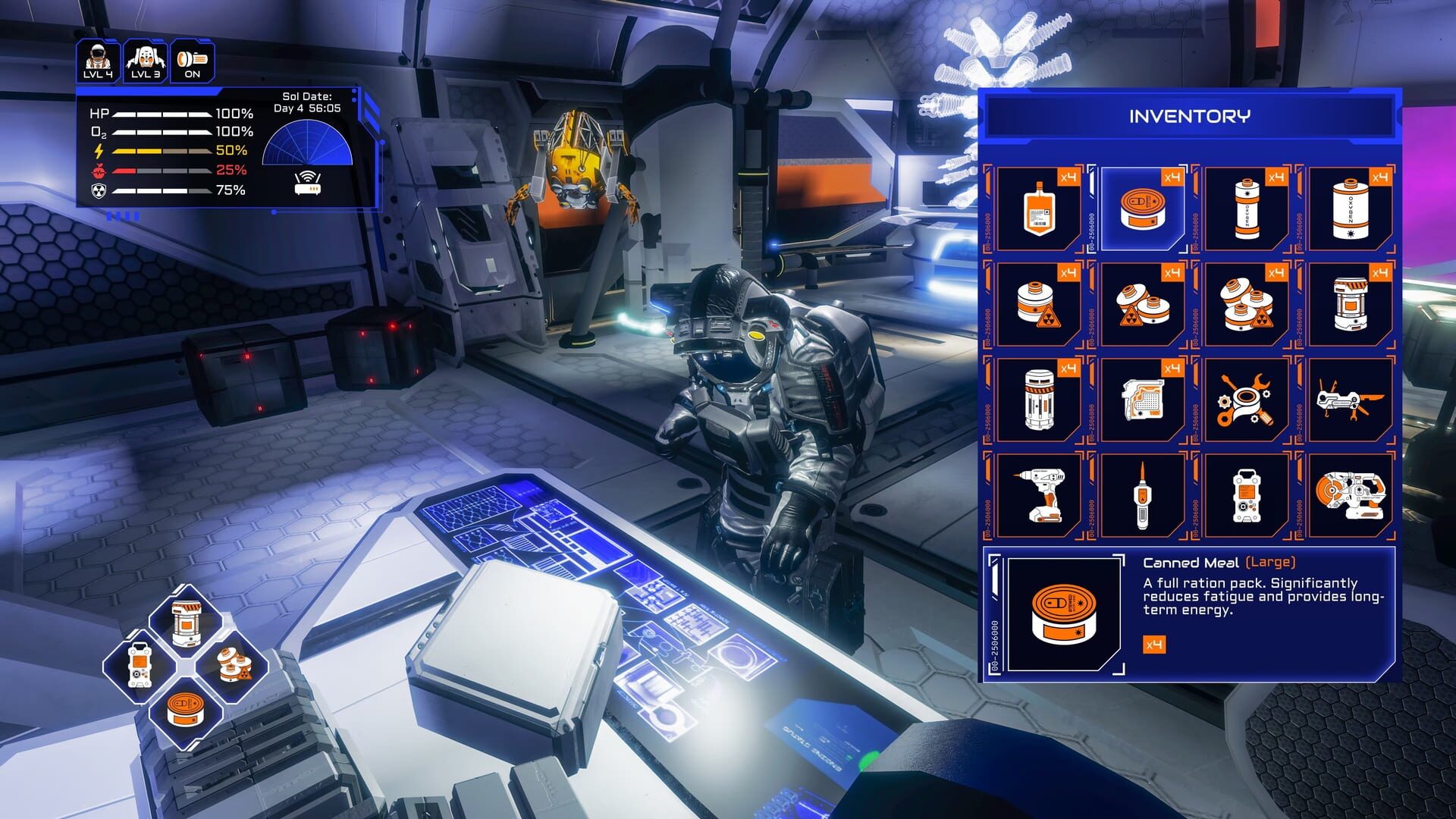Toggle the drone companion LVL 3 badge
This screenshot has width=1456, height=819.
pyautogui.click(x=145, y=59)
